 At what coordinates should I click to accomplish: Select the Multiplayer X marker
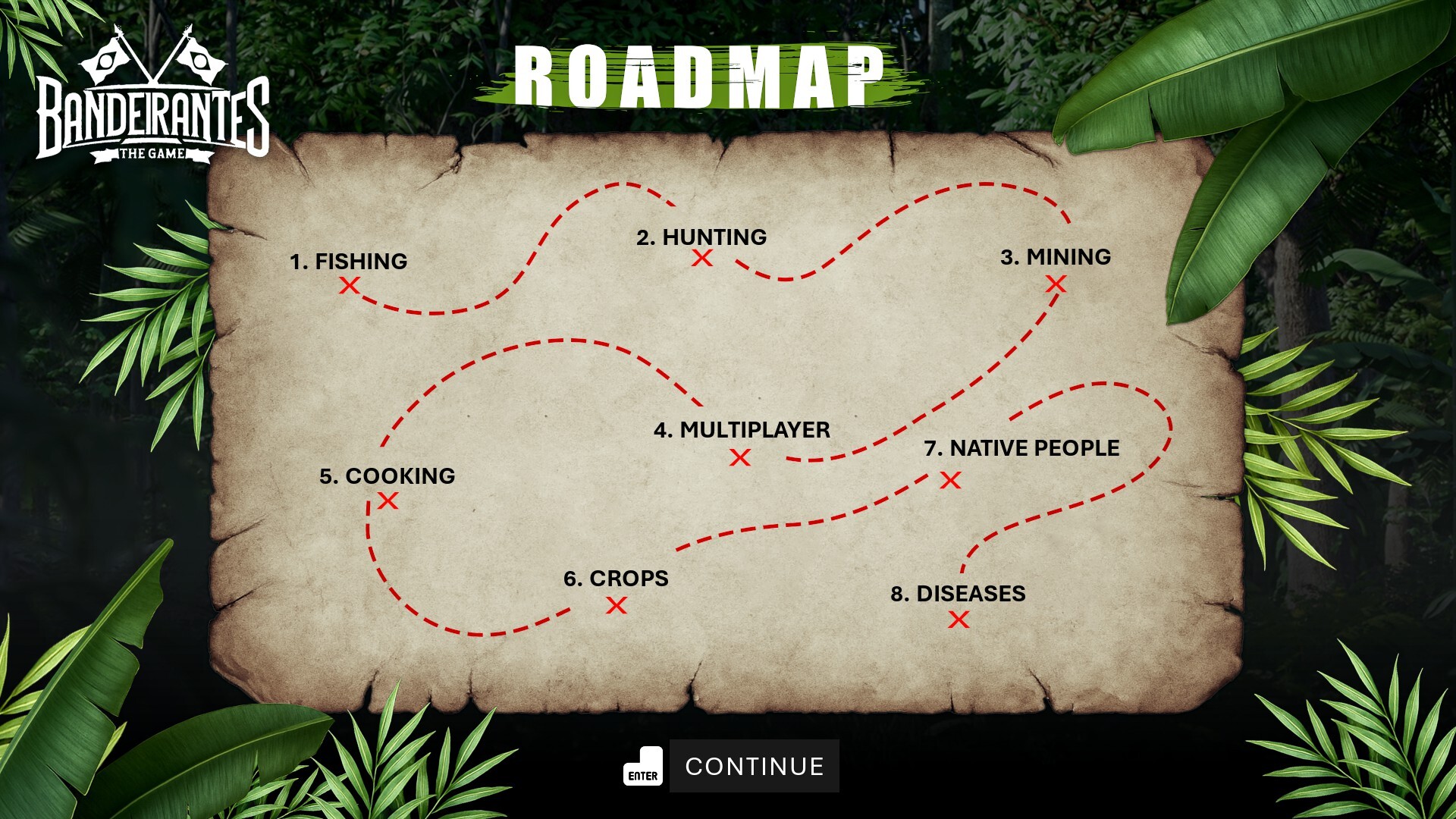coord(740,457)
